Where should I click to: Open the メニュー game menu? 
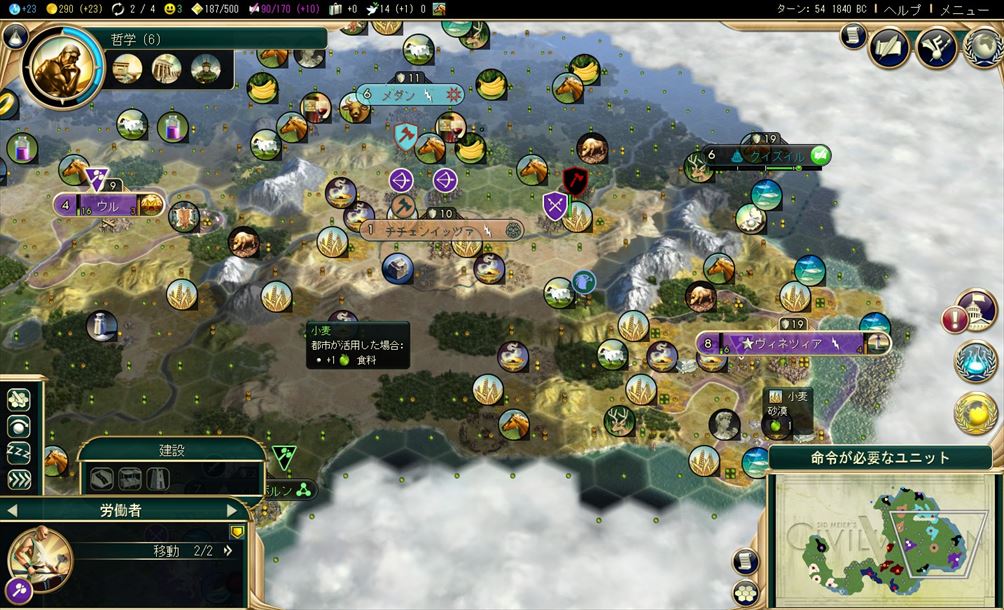click(965, 9)
